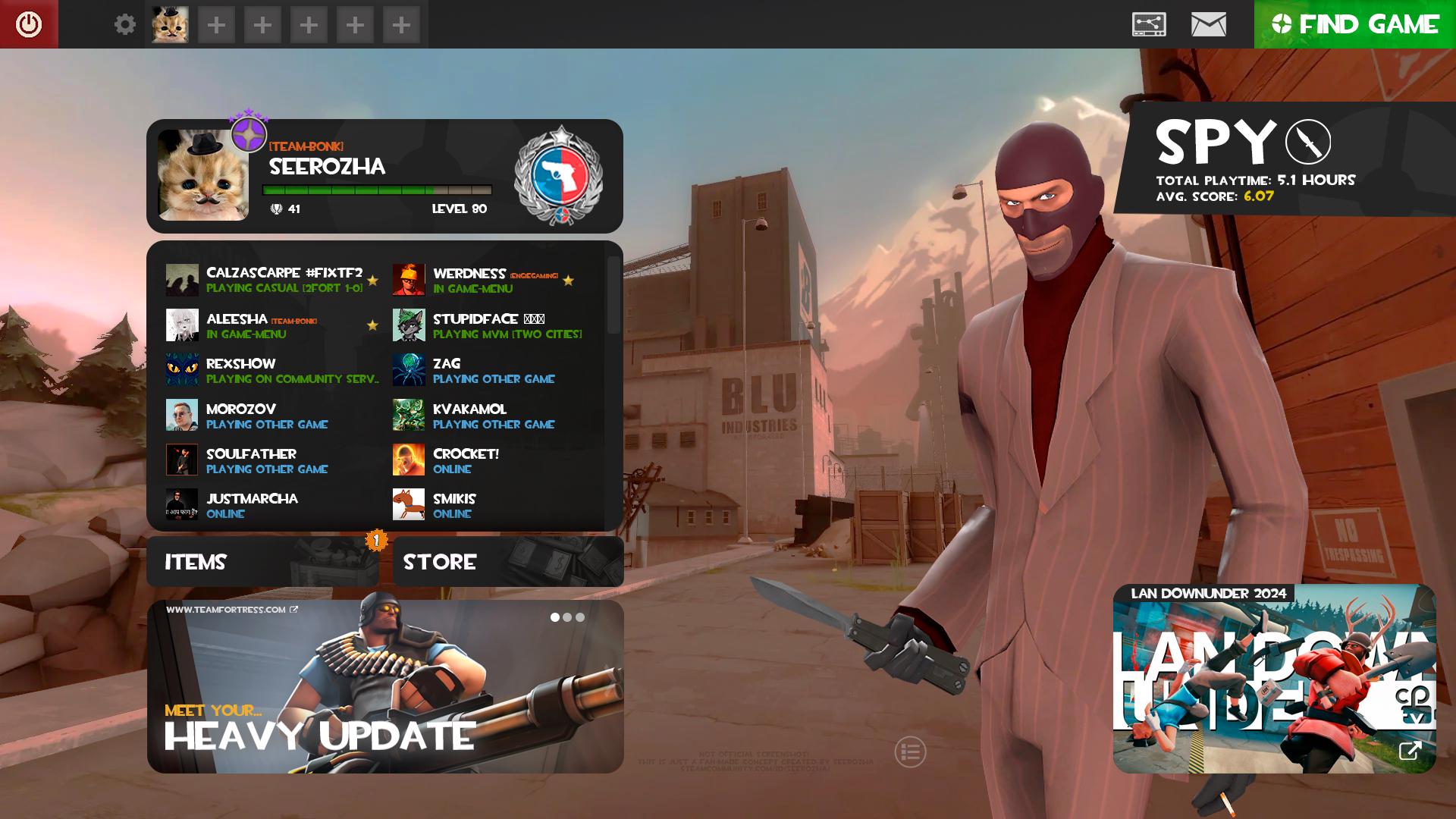Open settings with the gear icon
The width and height of the screenshot is (1456, 819).
124,24
